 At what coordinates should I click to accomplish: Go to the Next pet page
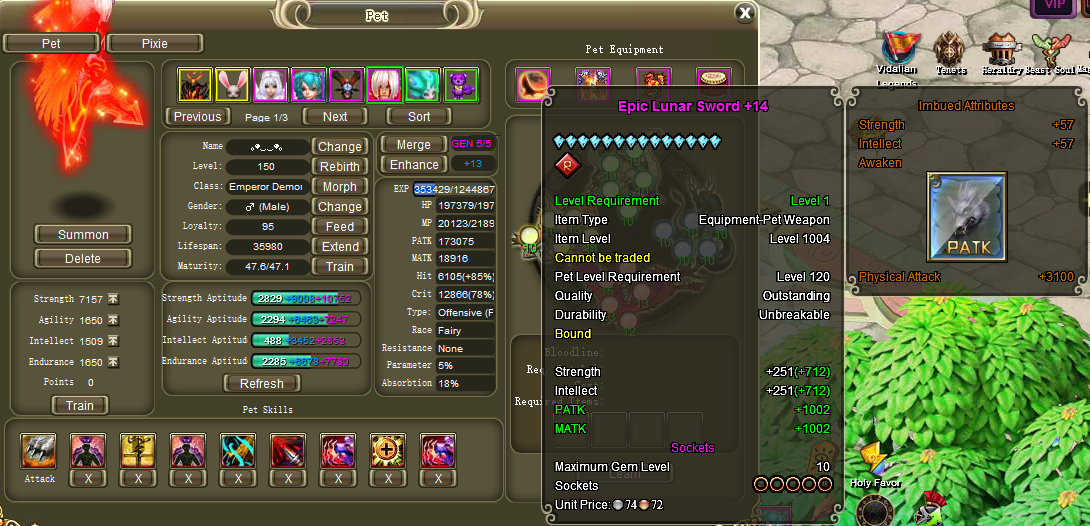(335, 117)
